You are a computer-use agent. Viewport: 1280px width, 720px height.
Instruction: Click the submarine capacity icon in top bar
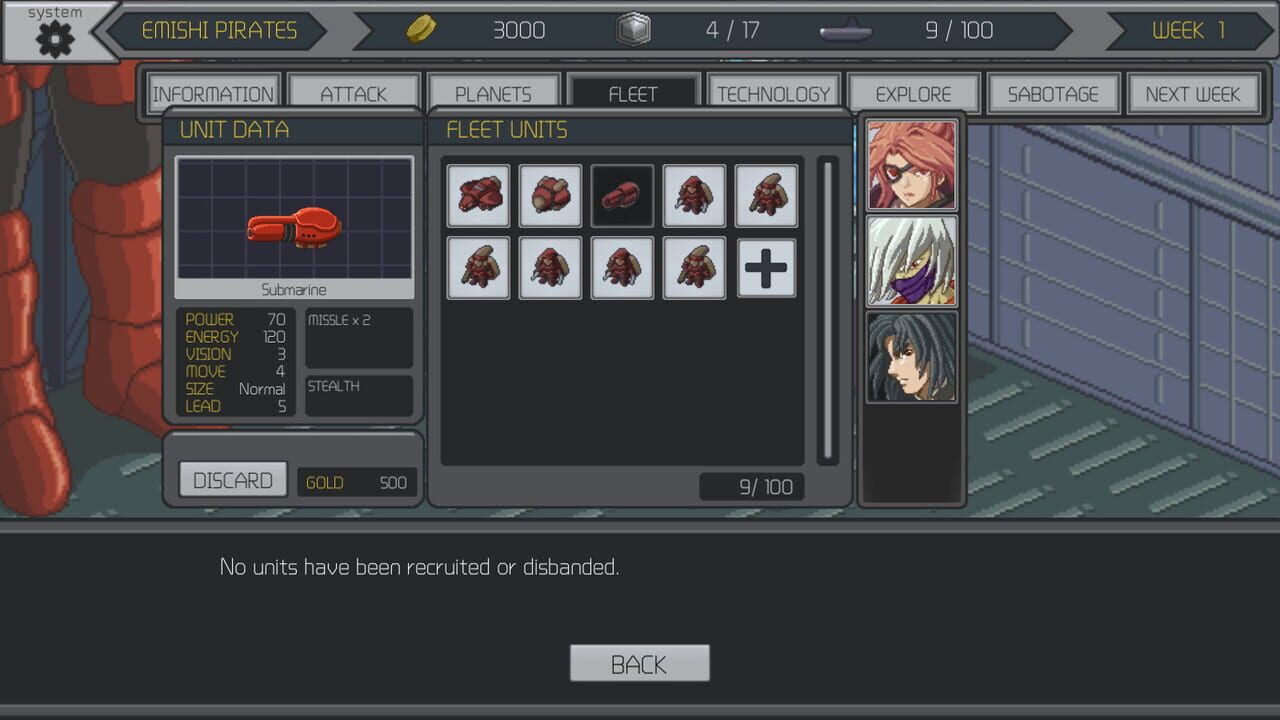pyautogui.click(x=845, y=31)
